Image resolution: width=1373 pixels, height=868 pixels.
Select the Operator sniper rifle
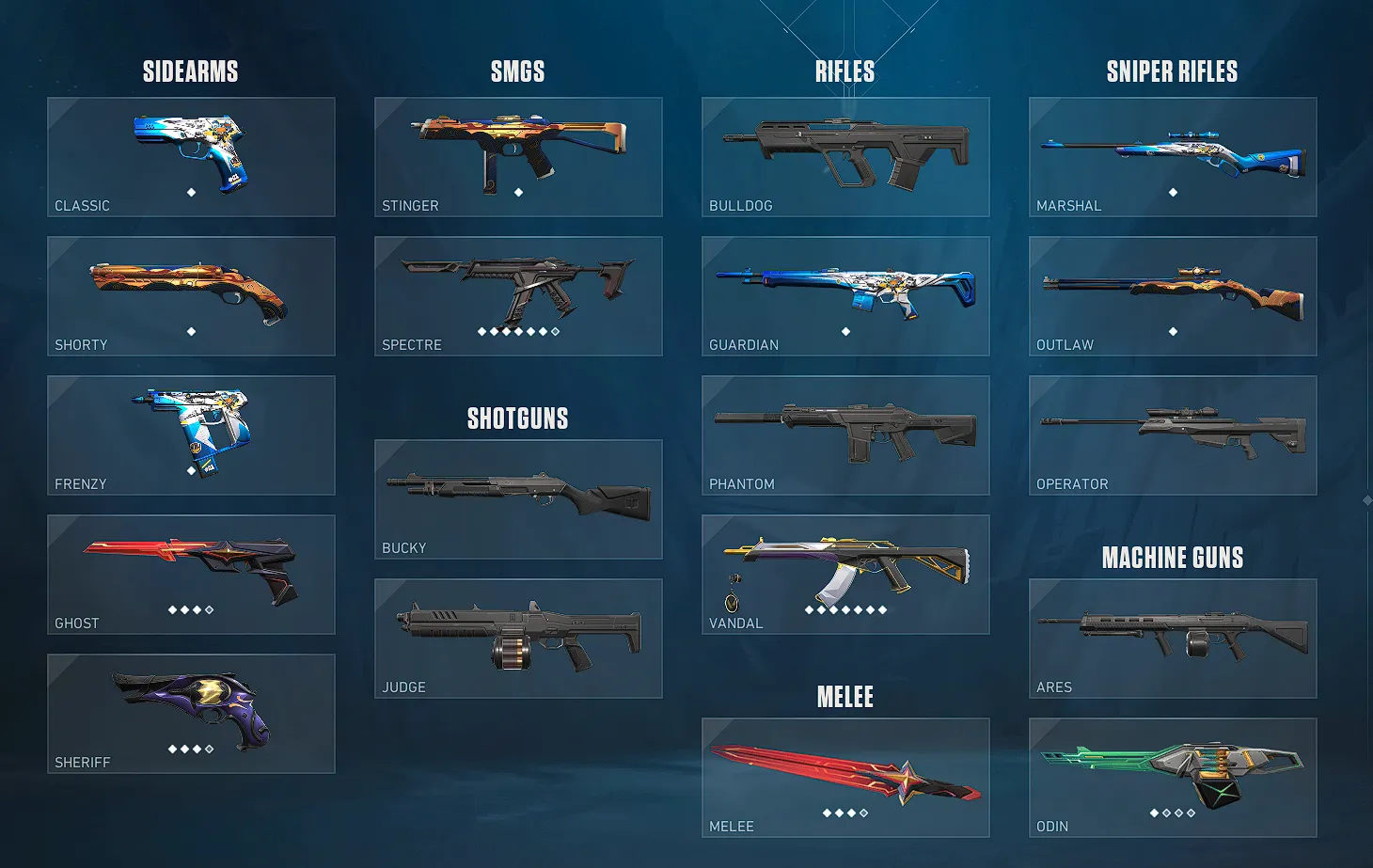click(1172, 435)
